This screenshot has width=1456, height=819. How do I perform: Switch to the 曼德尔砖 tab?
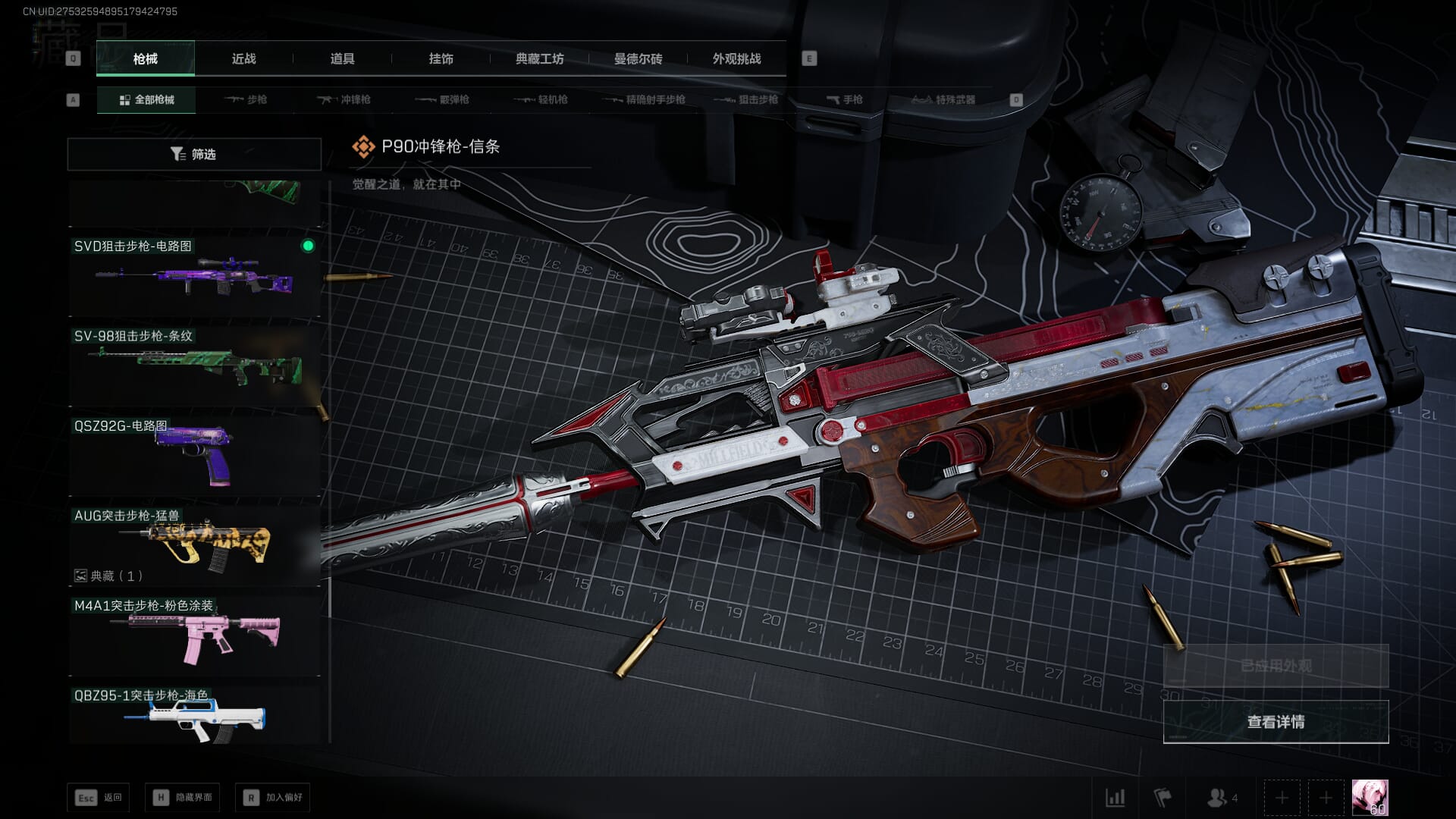(638, 58)
